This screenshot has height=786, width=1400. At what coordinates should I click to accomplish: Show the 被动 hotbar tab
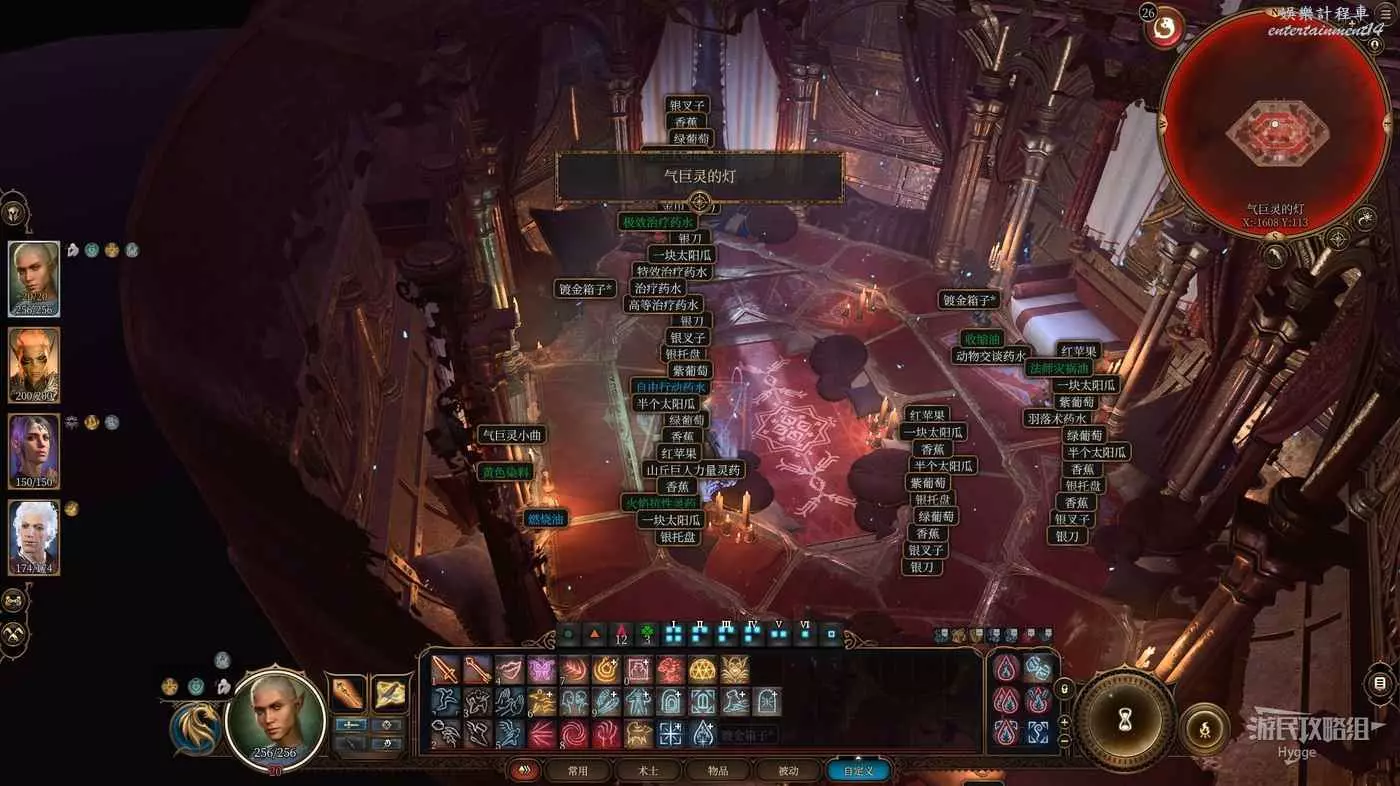pyautogui.click(x=788, y=771)
